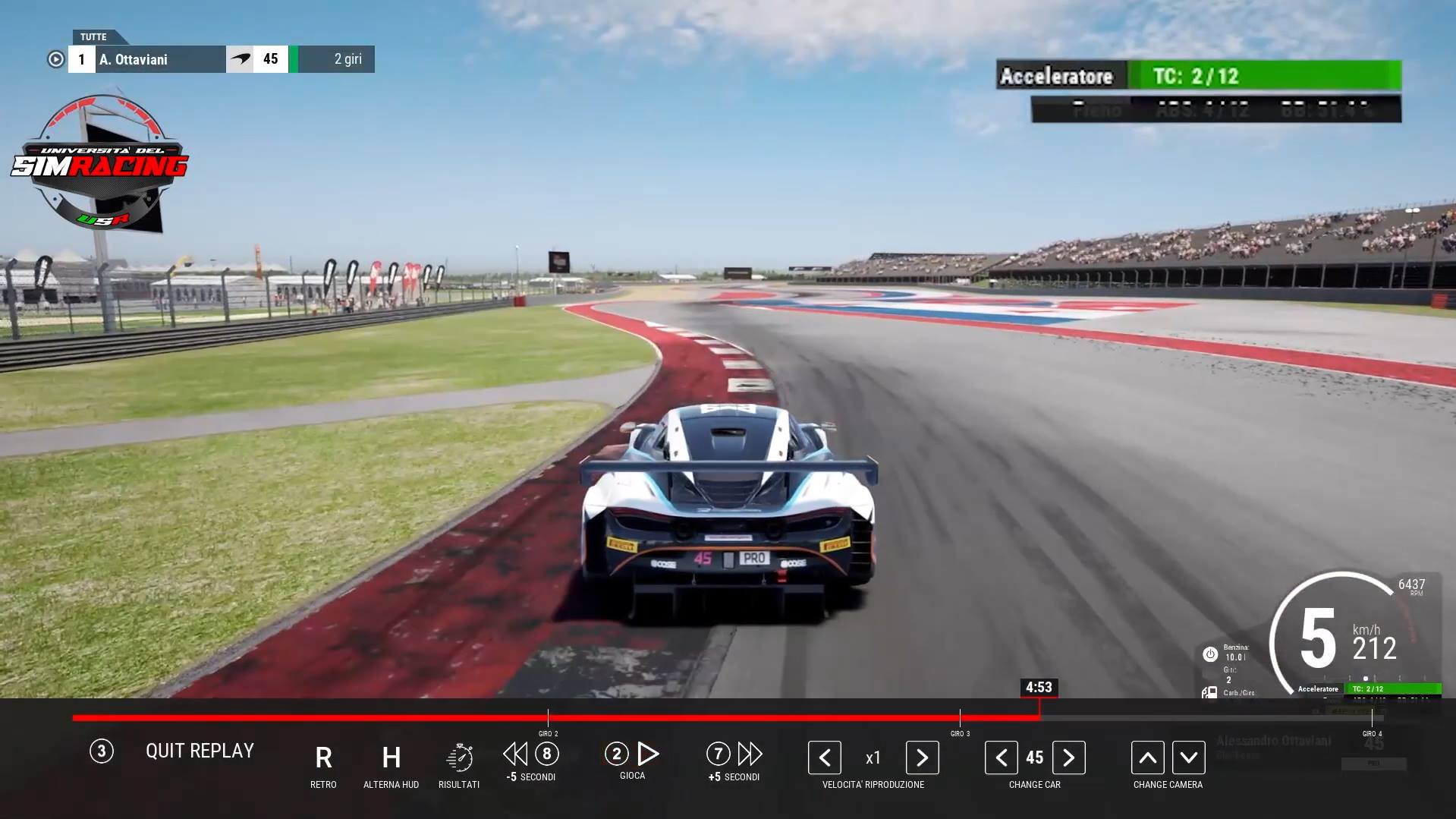Click the replay play icon beside A. Ottaviani
Screen dimensions: 1456x819
pyautogui.click(x=56, y=59)
